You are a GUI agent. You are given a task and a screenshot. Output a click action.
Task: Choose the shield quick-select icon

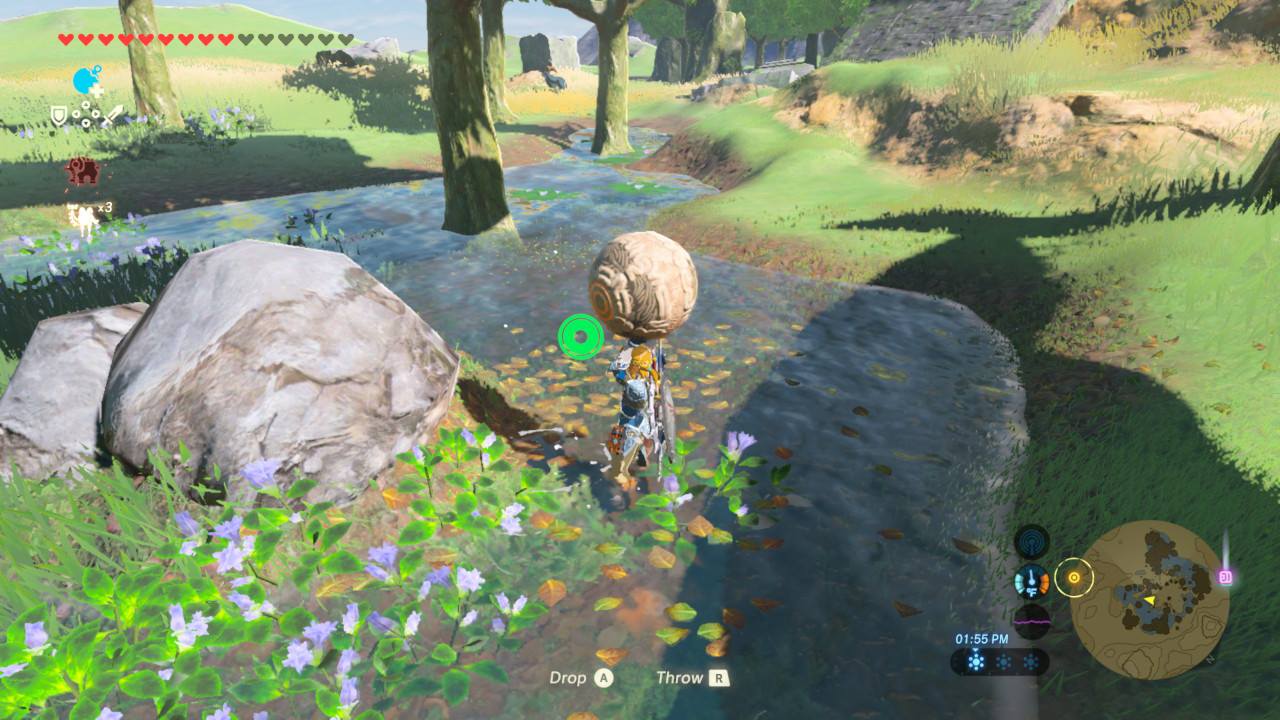(x=59, y=116)
